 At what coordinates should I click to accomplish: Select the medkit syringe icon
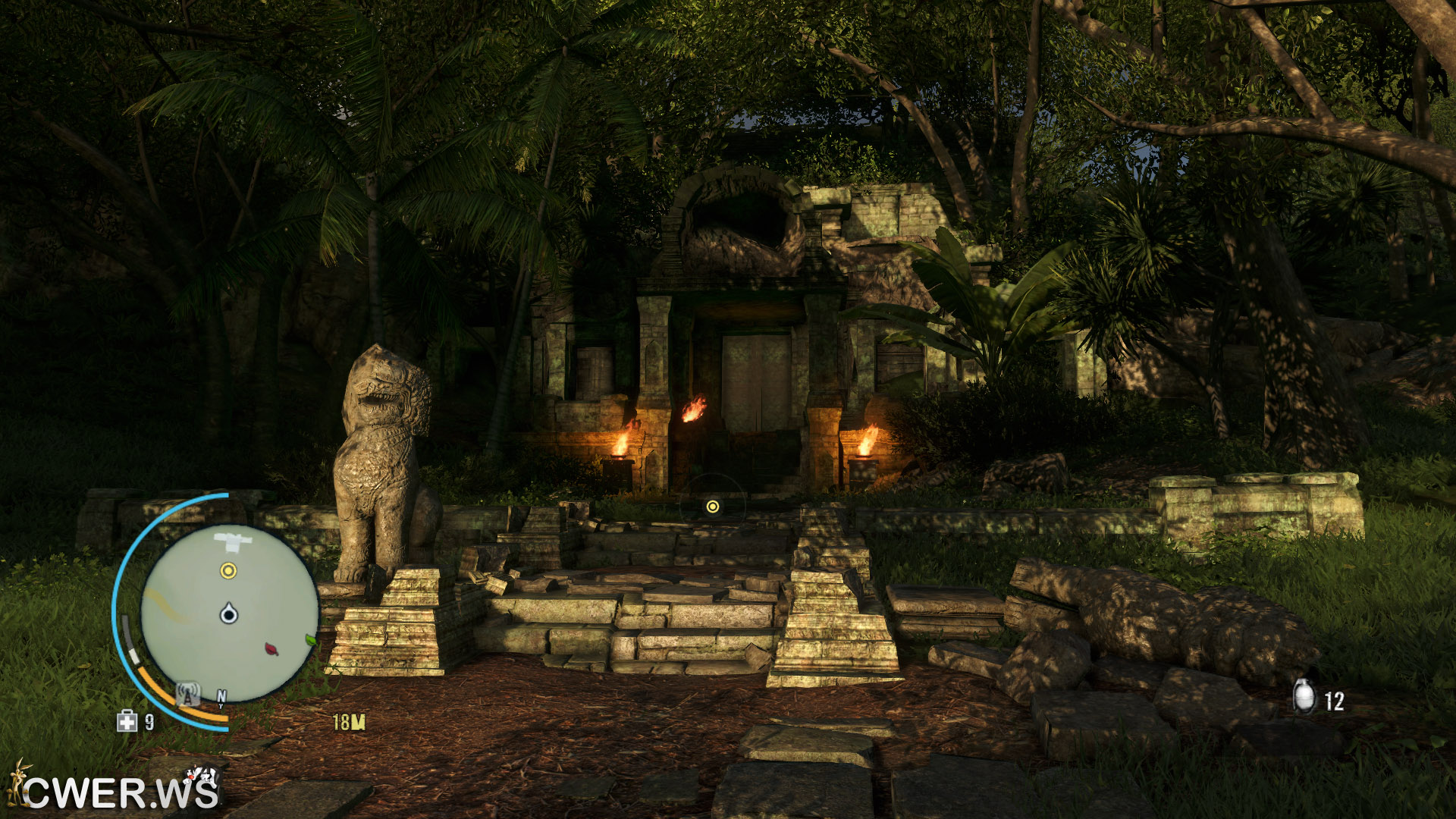point(127,720)
